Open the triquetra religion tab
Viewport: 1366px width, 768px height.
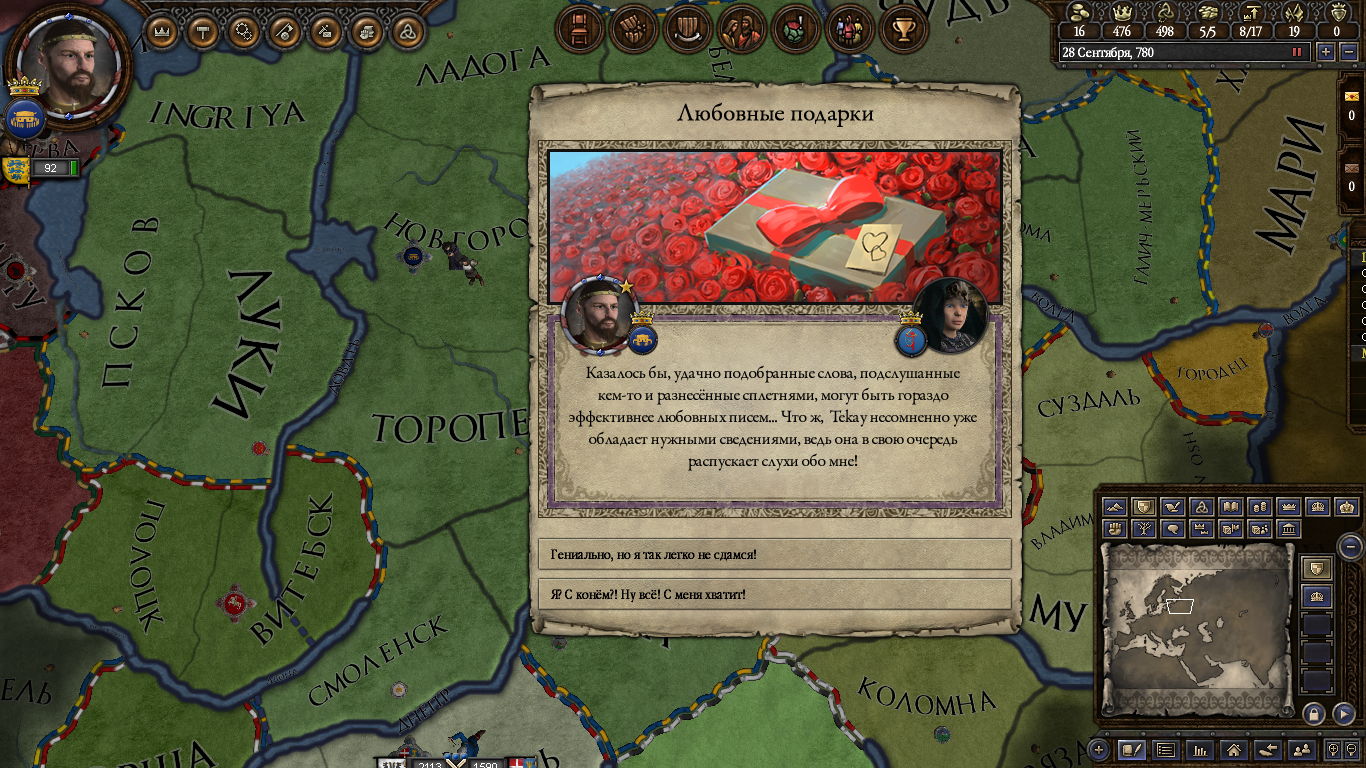[x=407, y=32]
